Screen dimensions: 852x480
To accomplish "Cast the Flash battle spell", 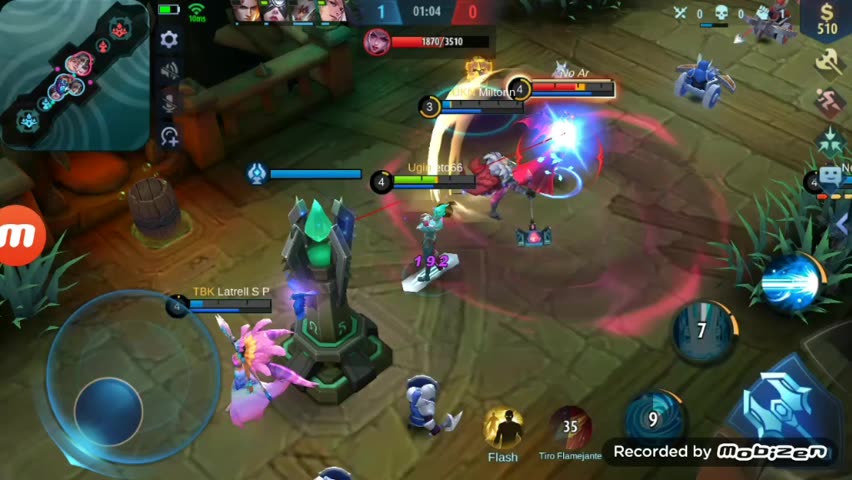I will pyautogui.click(x=503, y=428).
